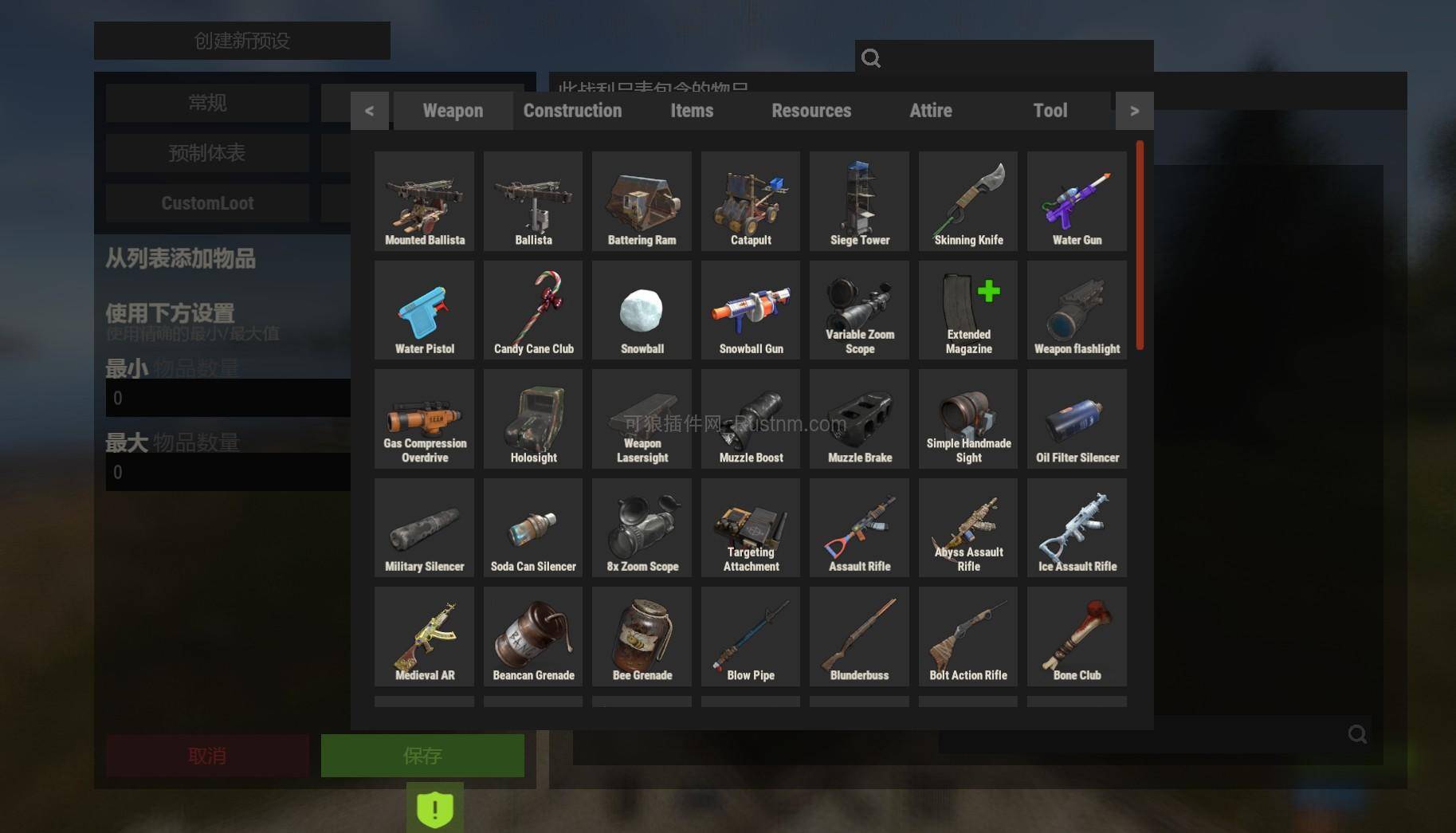This screenshot has height=833, width=1456.
Task: Pick the Snowball Gun item
Action: (x=749, y=309)
